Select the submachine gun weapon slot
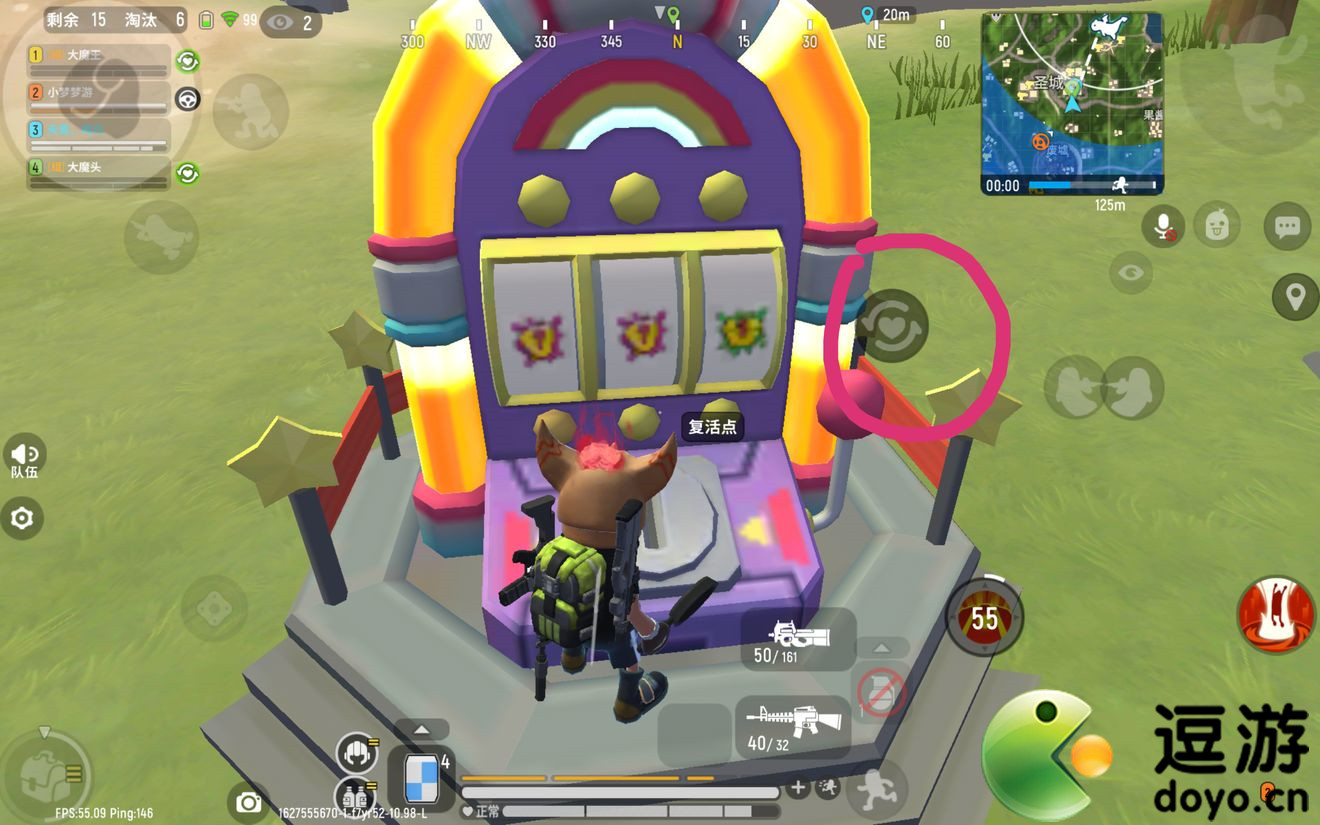1320x825 pixels. click(x=797, y=640)
